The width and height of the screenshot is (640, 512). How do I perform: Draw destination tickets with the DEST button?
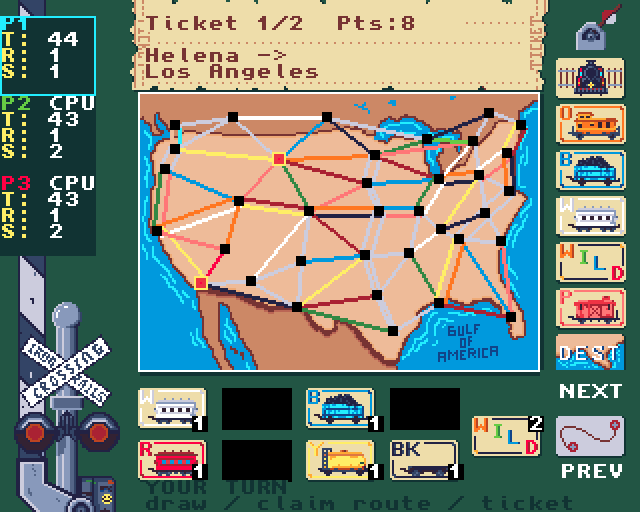[x=590, y=353]
